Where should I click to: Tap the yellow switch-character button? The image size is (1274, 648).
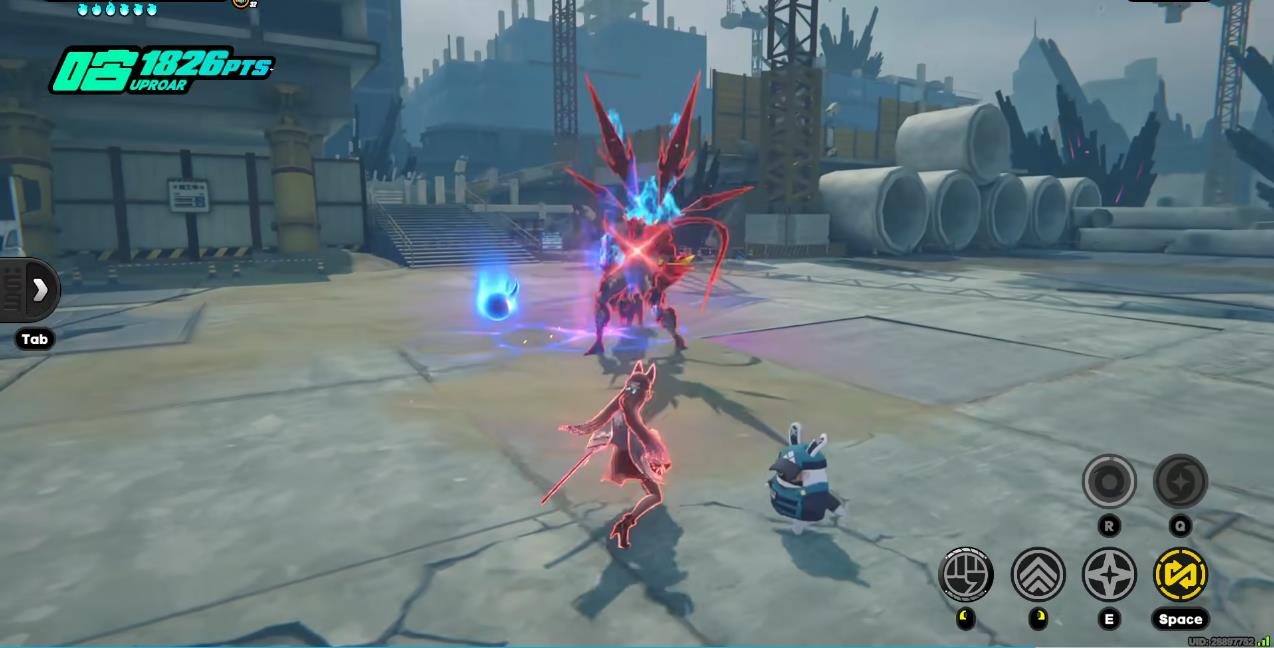1180,575
